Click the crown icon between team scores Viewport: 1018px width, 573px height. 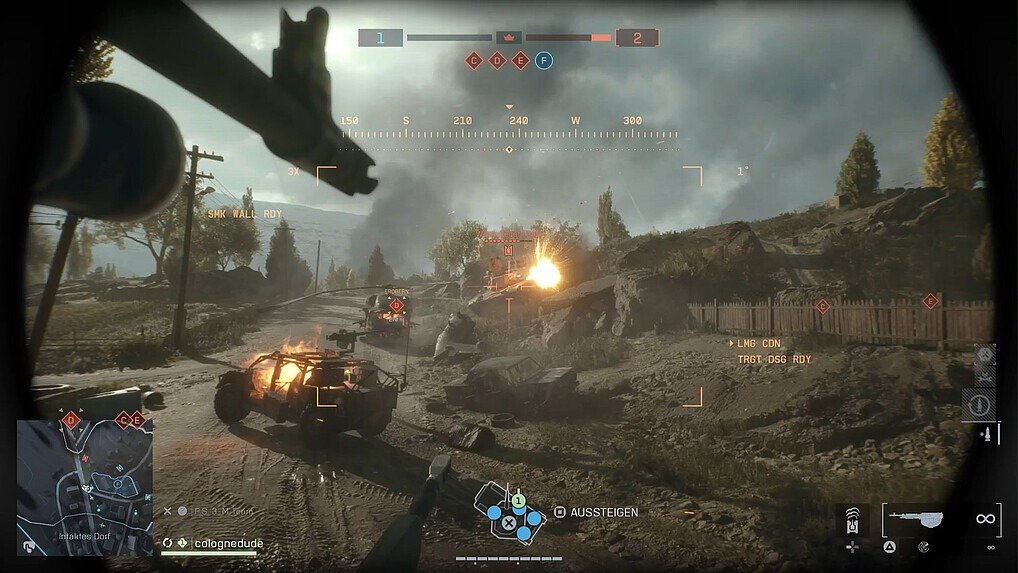[509, 38]
